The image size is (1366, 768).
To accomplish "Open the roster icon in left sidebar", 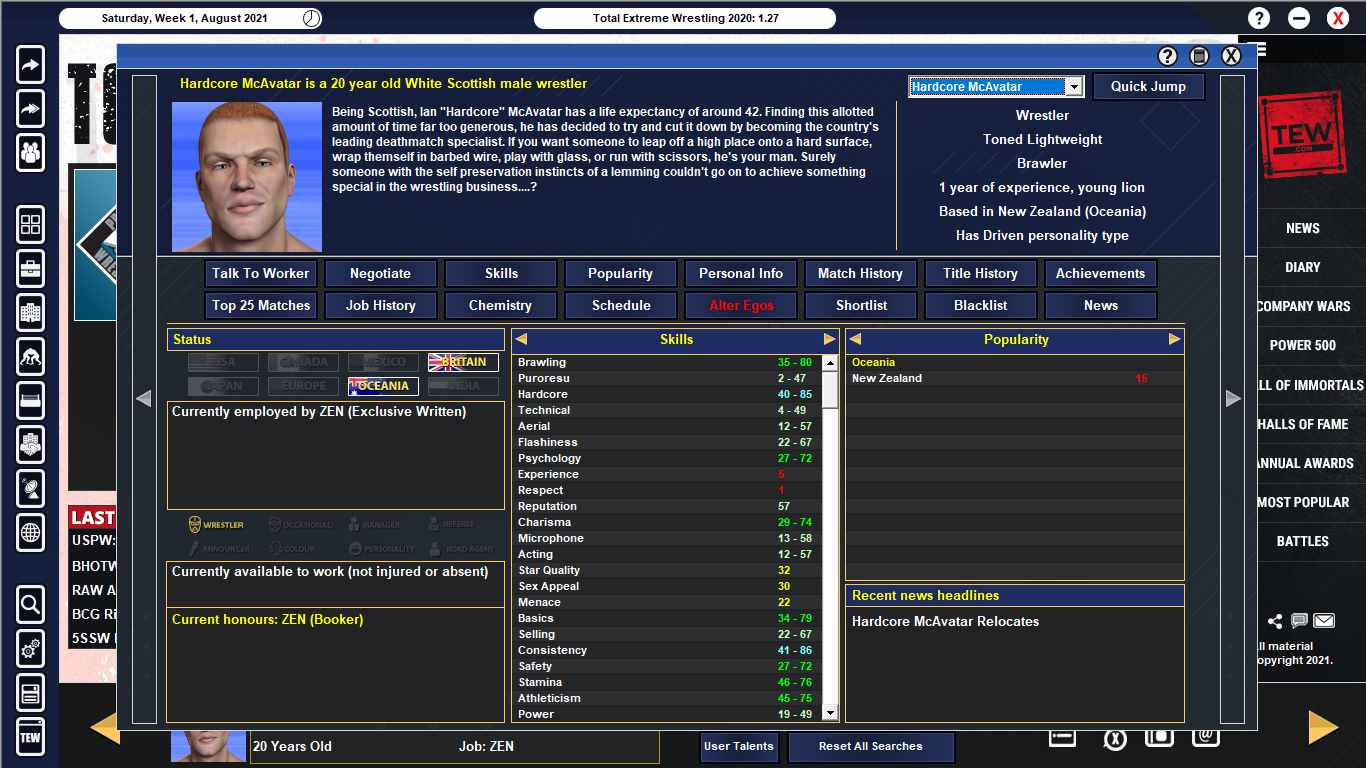I will [x=30, y=154].
